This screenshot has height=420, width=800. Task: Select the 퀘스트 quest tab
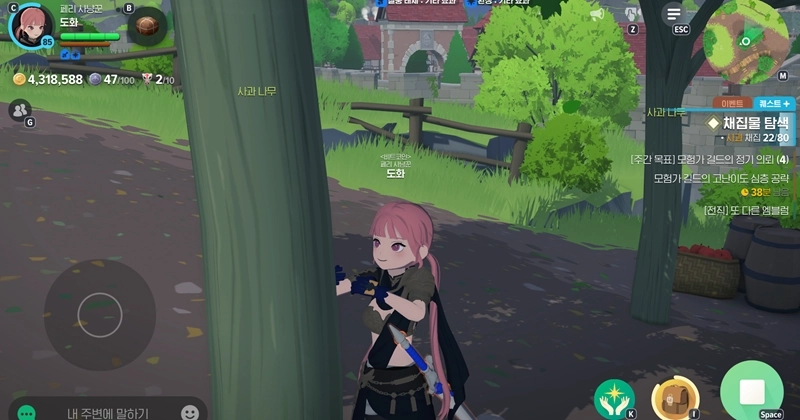(x=773, y=103)
